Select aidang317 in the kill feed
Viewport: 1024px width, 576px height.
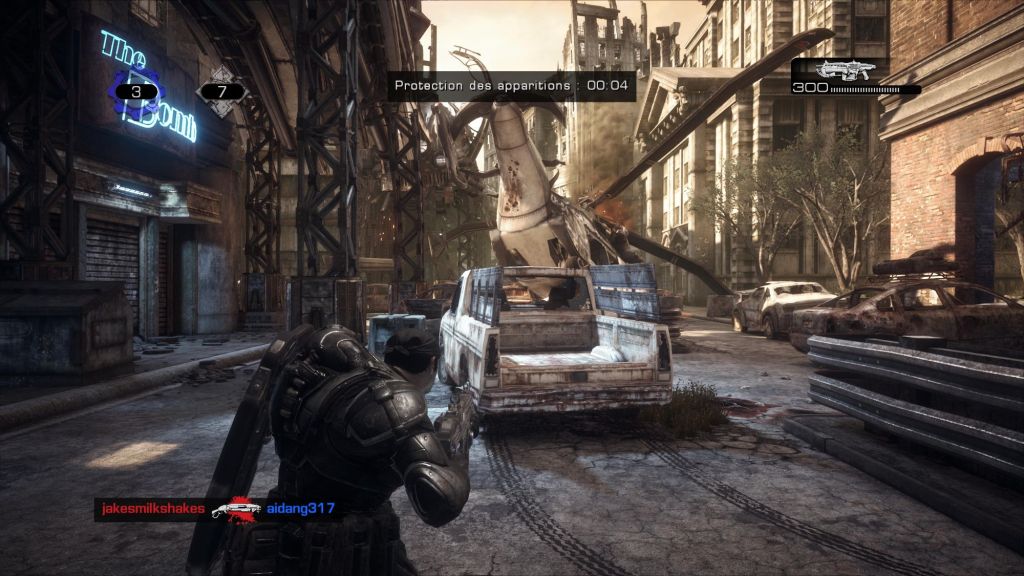click(x=301, y=509)
